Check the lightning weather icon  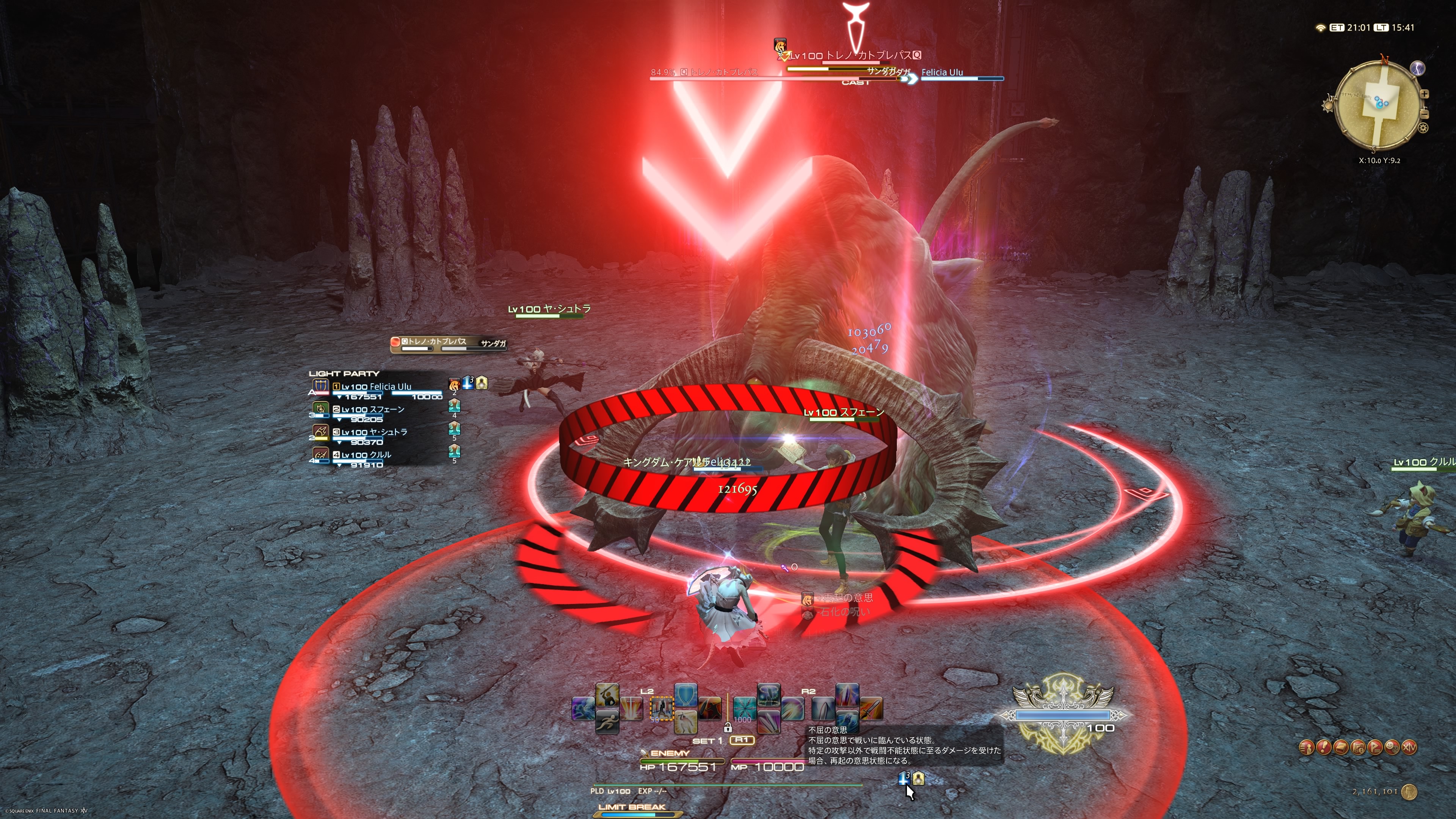(1417, 68)
